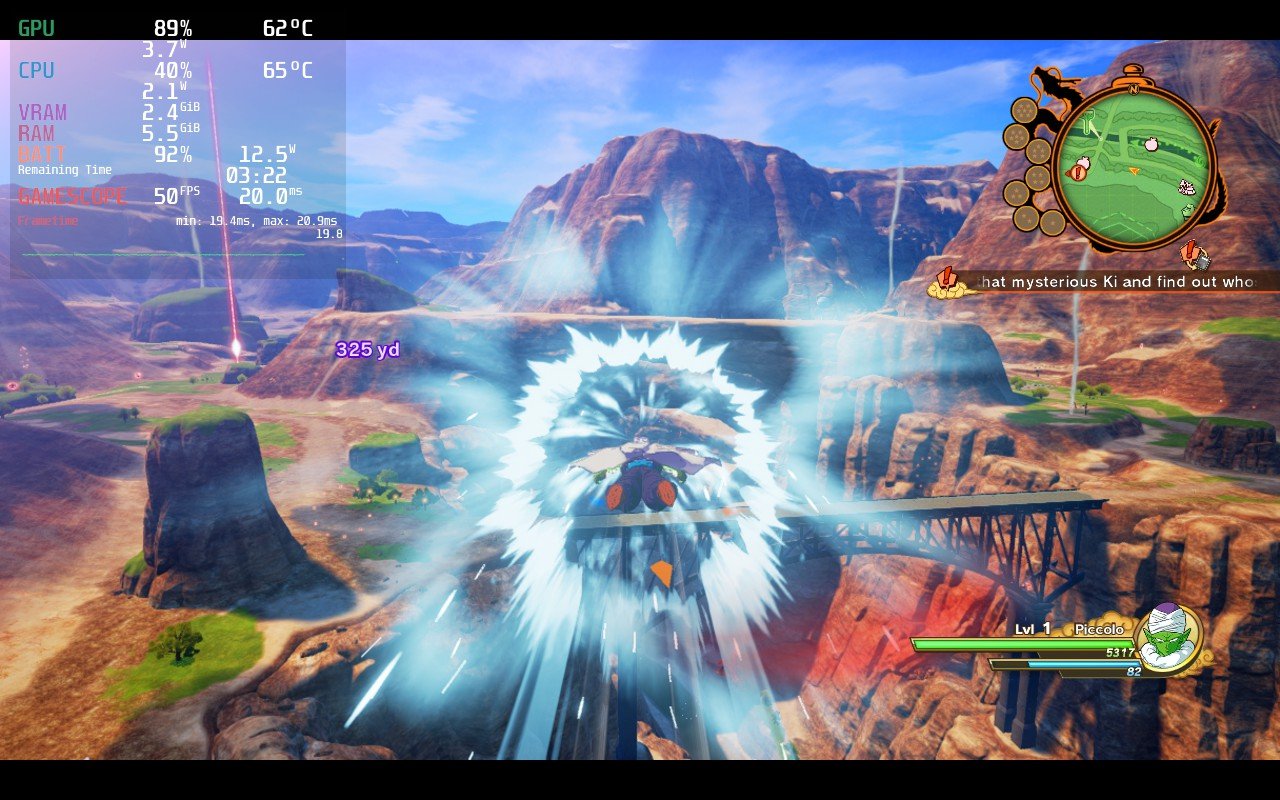Click the N compass marker atop the minimap
Screen dimensions: 1280x800
point(1133,89)
